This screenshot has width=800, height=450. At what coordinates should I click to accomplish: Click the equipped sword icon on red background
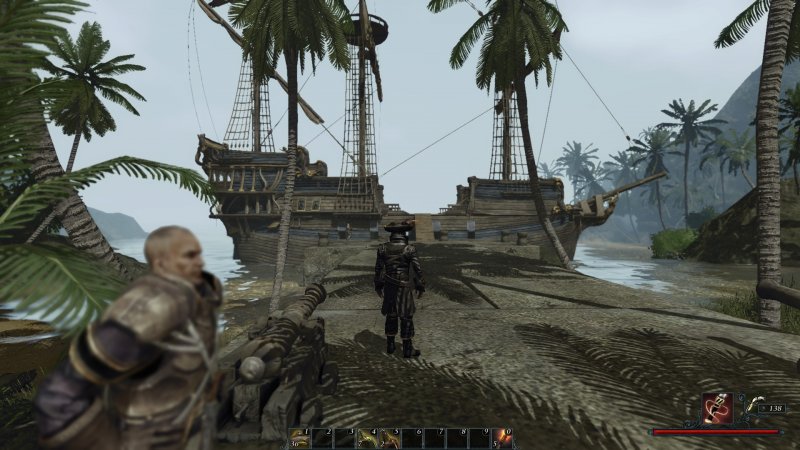(x=718, y=409)
